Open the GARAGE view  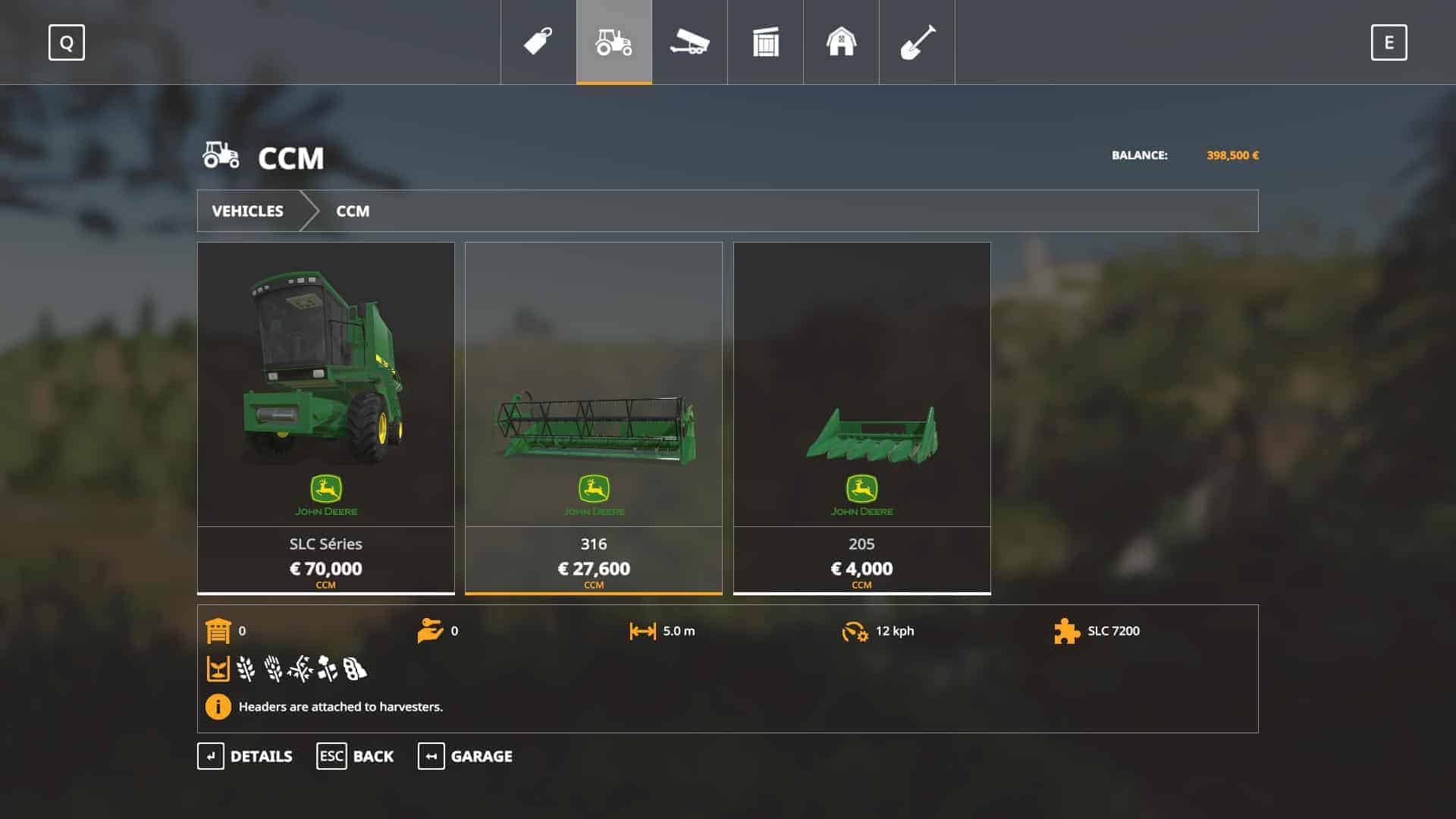pyautogui.click(x=465, y=756)
